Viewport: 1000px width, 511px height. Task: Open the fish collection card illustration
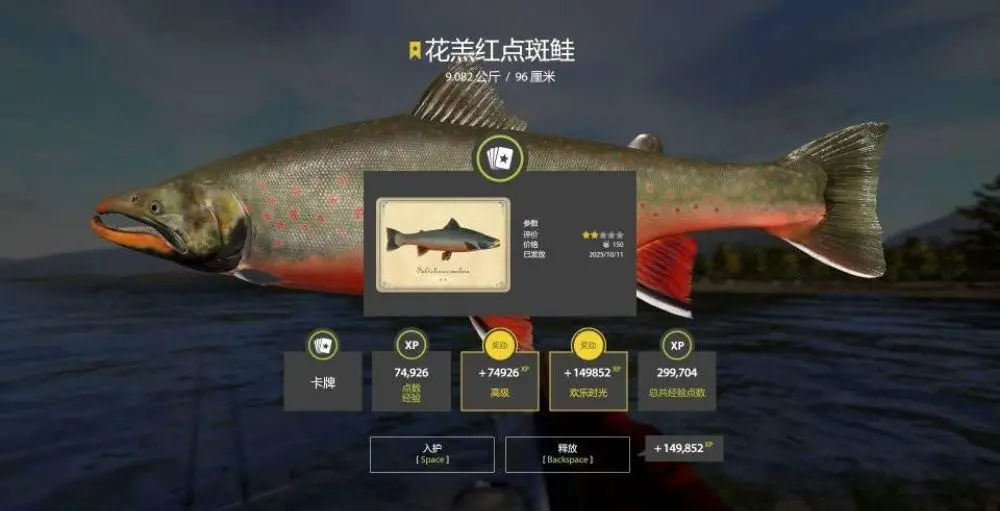(443, 245)
